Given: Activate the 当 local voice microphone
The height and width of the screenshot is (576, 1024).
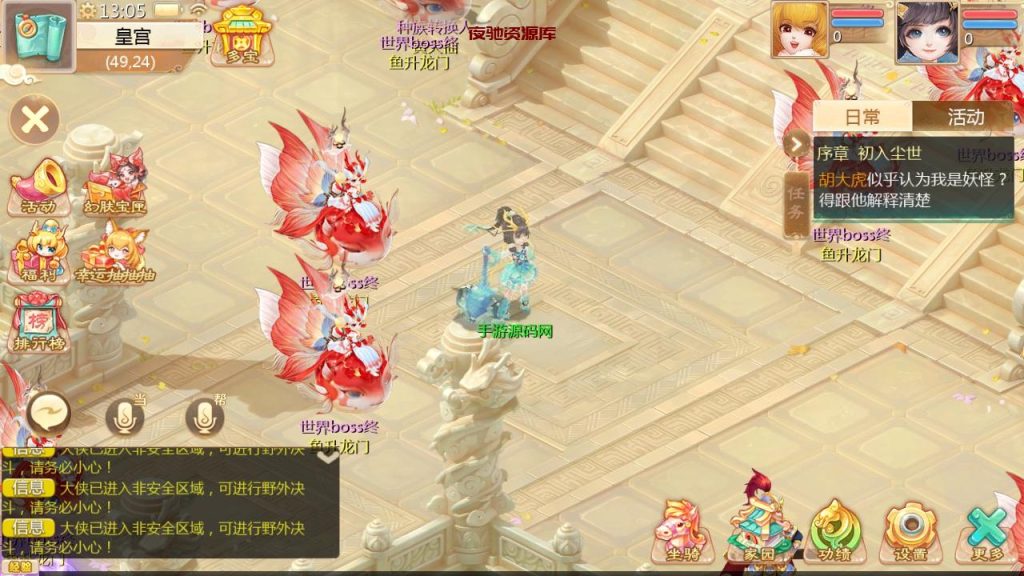Looking at the screenshot, I should click(124, 417).
